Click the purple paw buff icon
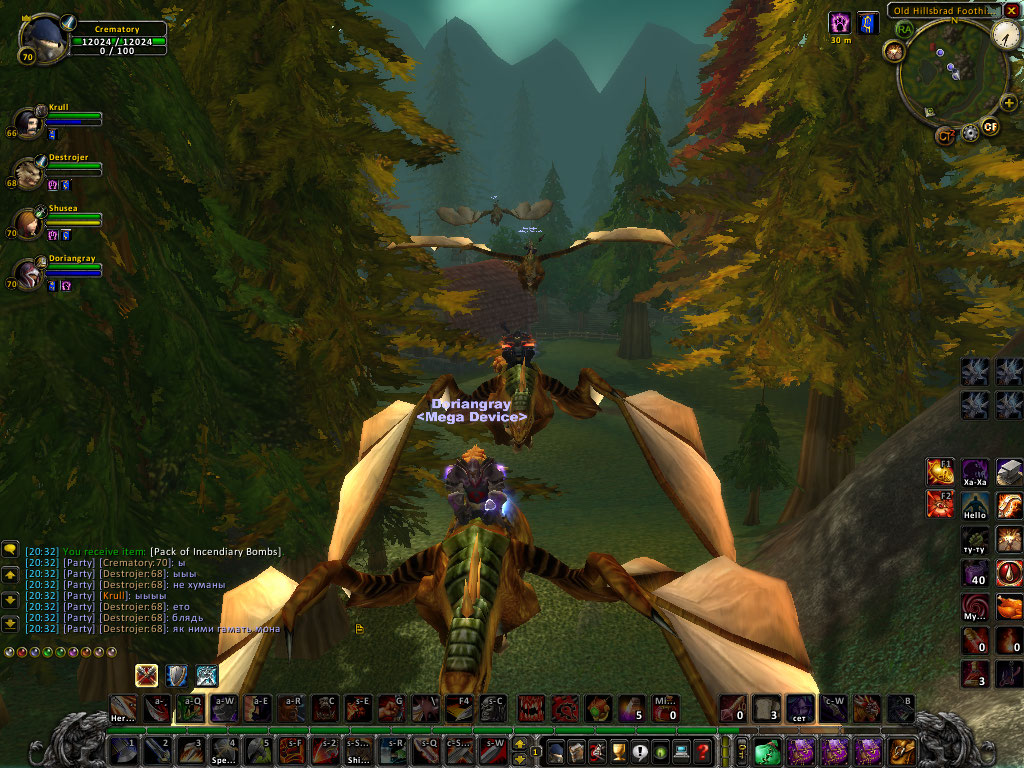Viewport: 1024px width, 768px height. click(840, 22)
